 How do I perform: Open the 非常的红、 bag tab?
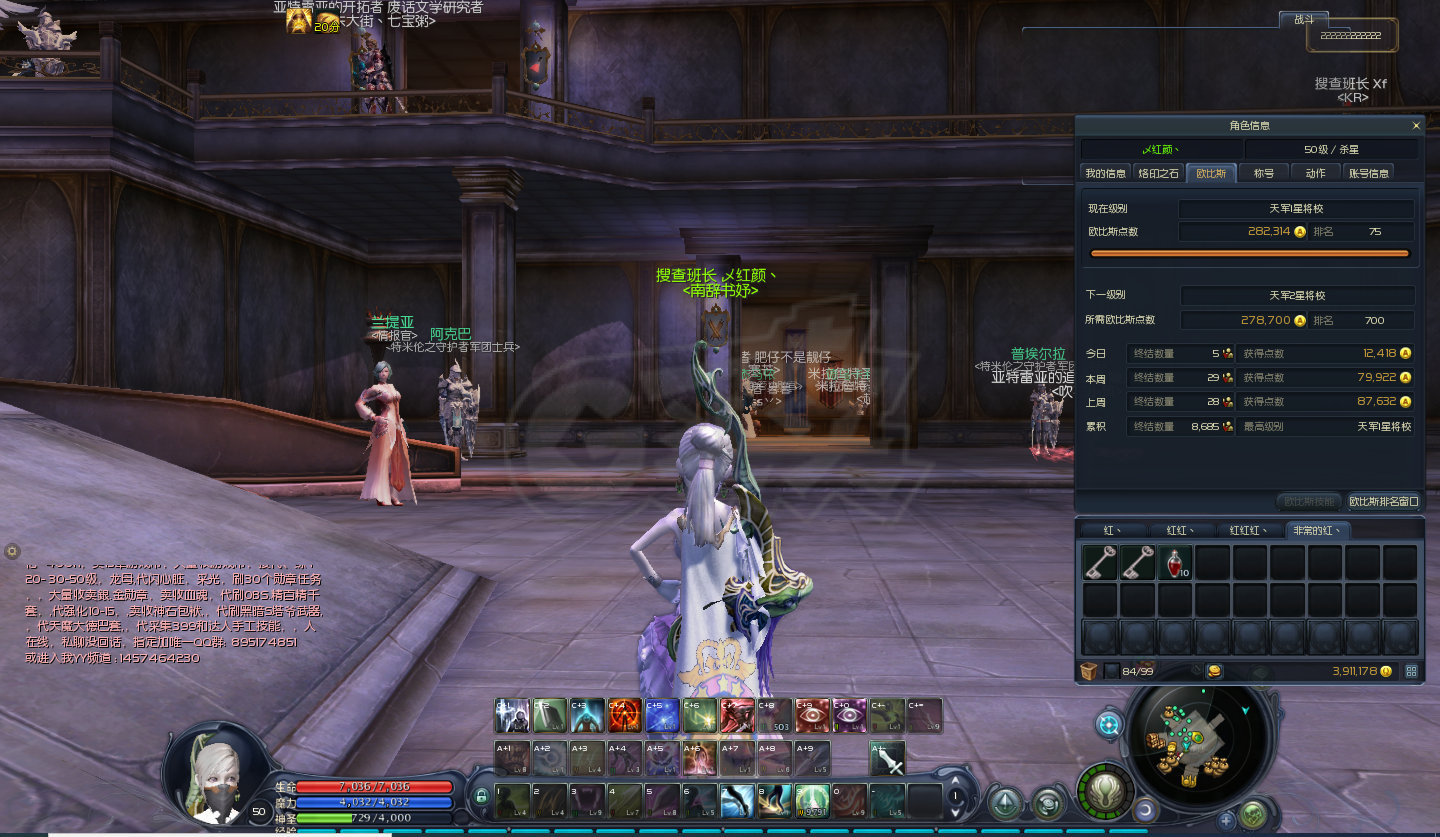[x=1318, y=530]
